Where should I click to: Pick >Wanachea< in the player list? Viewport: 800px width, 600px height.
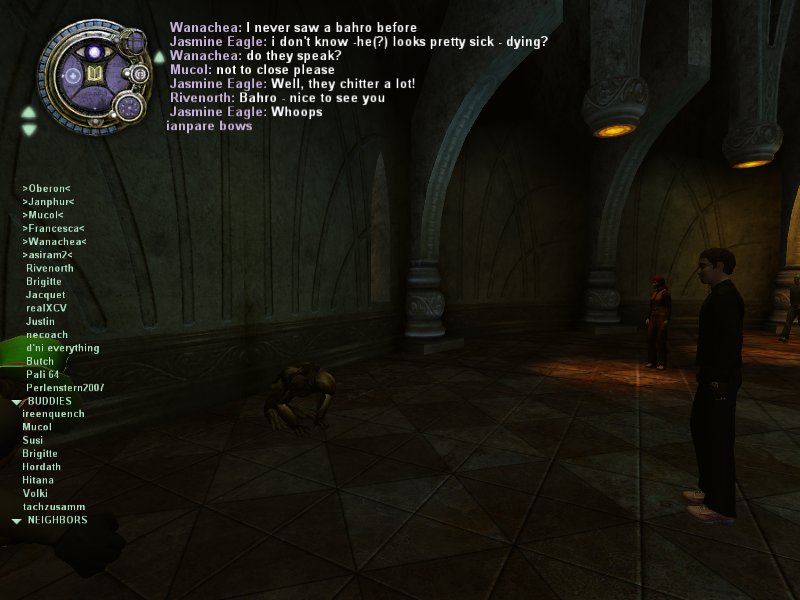coord(54,242)
